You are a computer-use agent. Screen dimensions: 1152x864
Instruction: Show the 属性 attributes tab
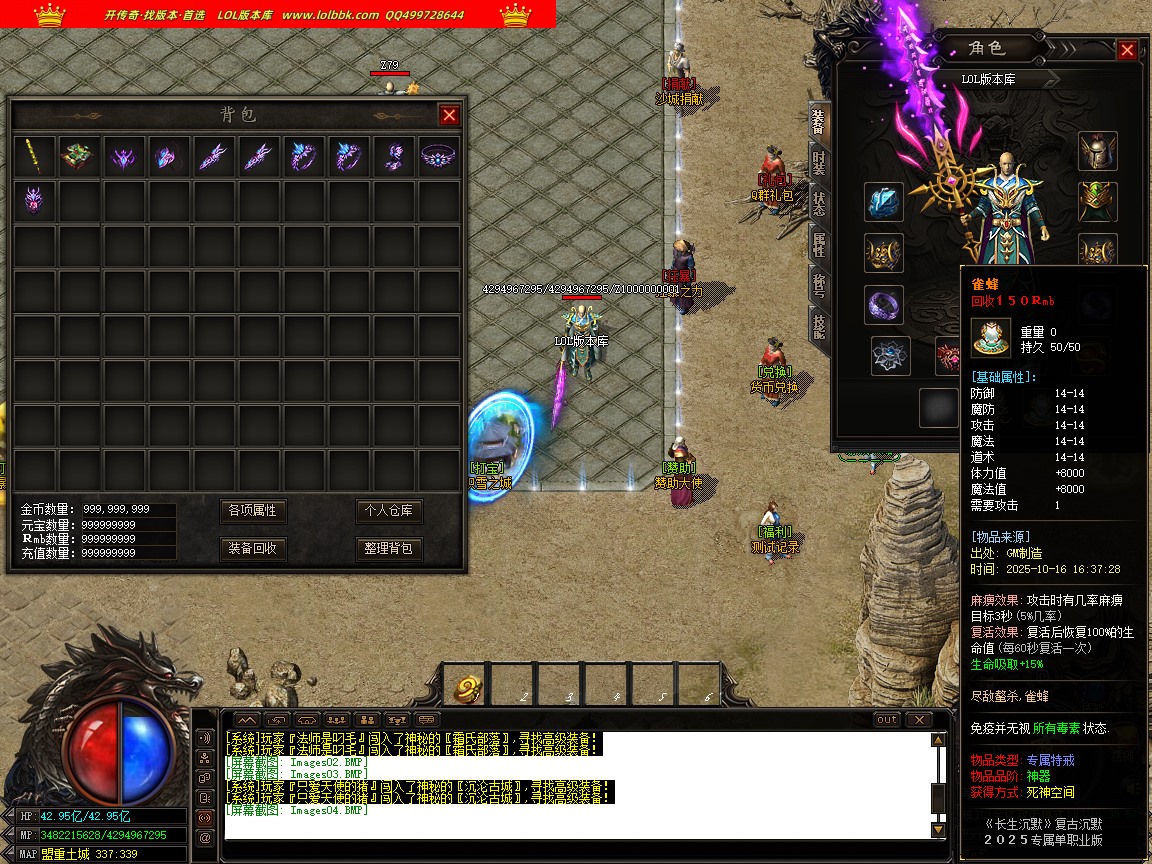coord(818,244)
